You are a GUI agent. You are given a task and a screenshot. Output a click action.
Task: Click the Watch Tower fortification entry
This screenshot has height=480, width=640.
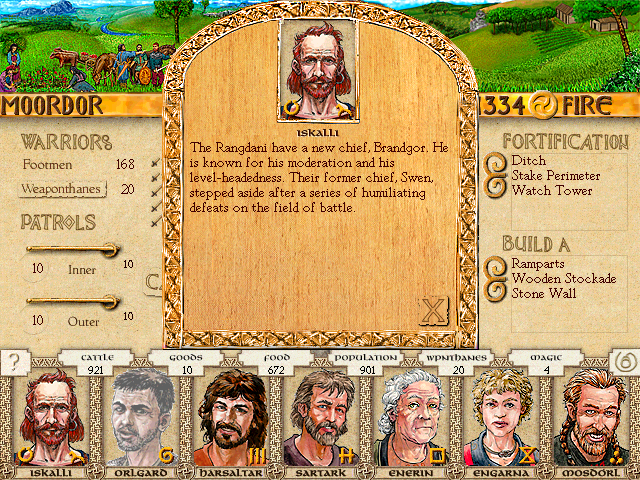pyautogui.click(x=551, y=190)
